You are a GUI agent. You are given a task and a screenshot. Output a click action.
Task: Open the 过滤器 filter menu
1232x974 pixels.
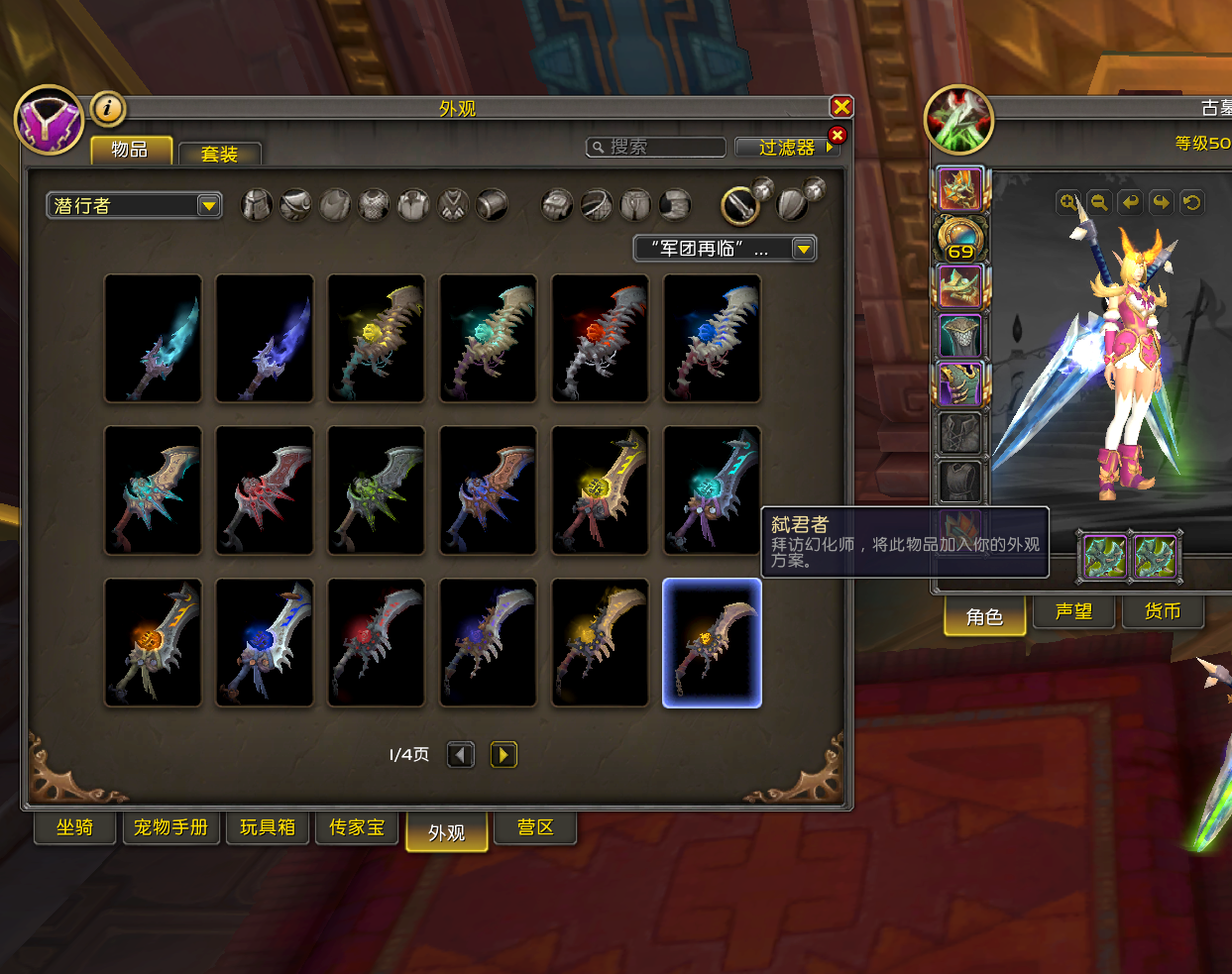coord(787,148)
